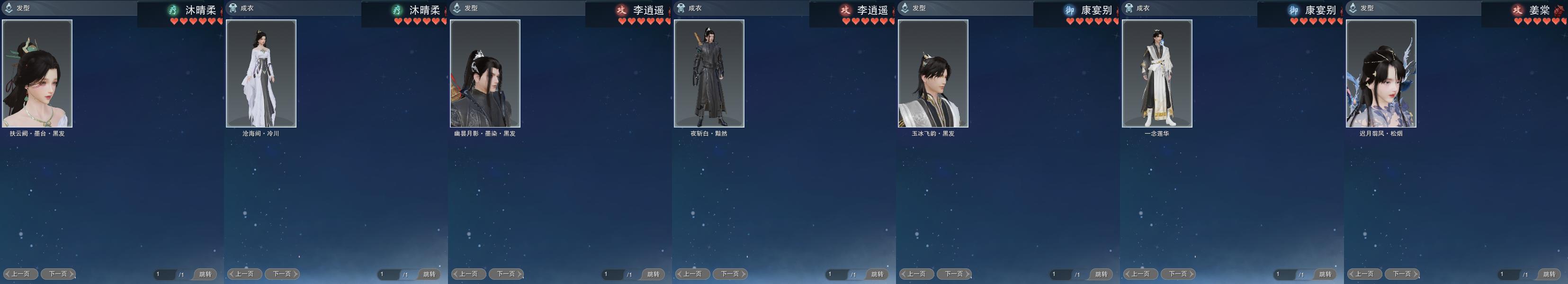This screenshot has height=284, width=1568.
Task: Go to 下一页 in the 迟月翦风·松烟 panel
Action: (1402, 274)
